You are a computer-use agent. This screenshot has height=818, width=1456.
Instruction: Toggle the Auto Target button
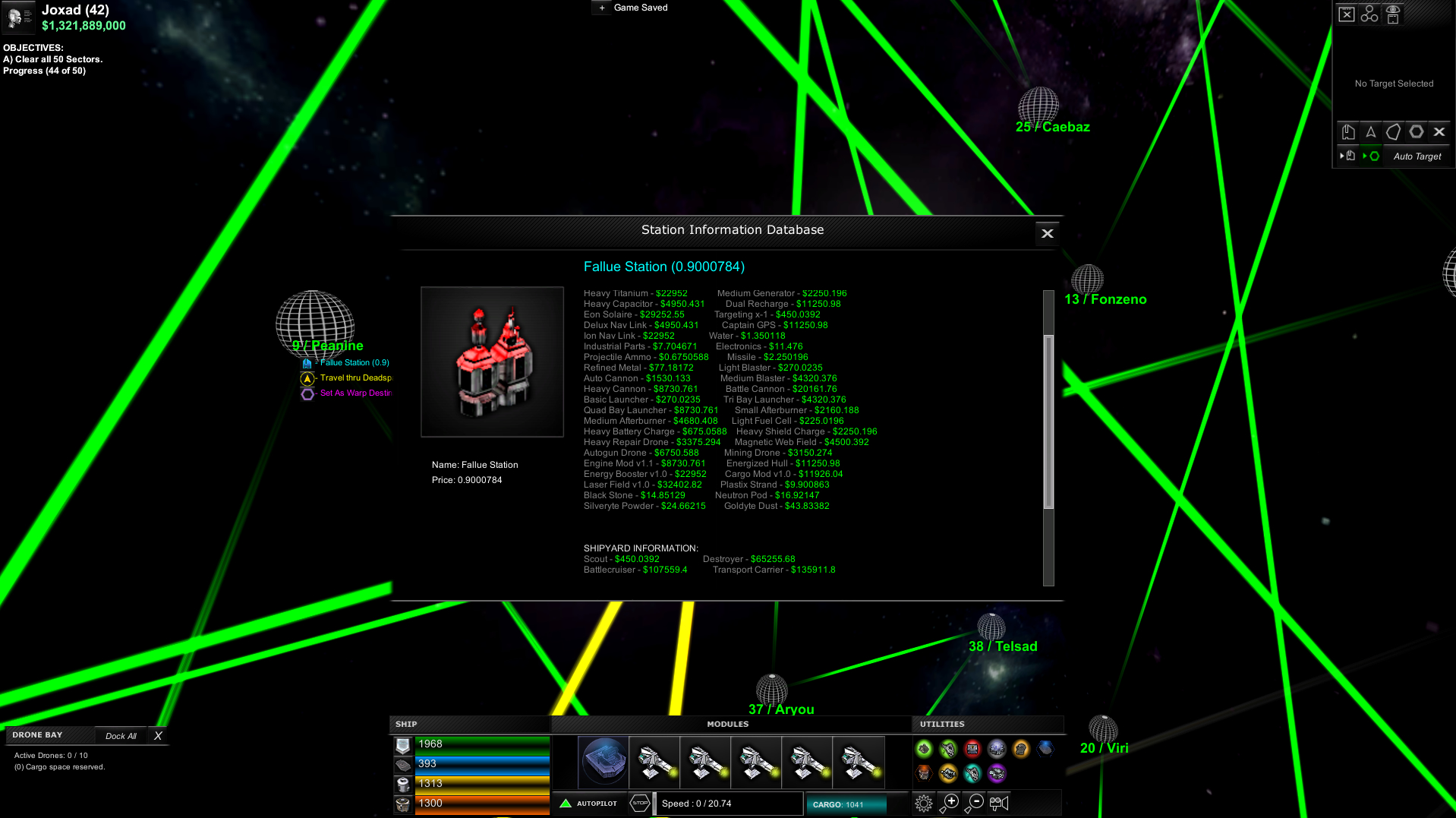pos(1418,156)
